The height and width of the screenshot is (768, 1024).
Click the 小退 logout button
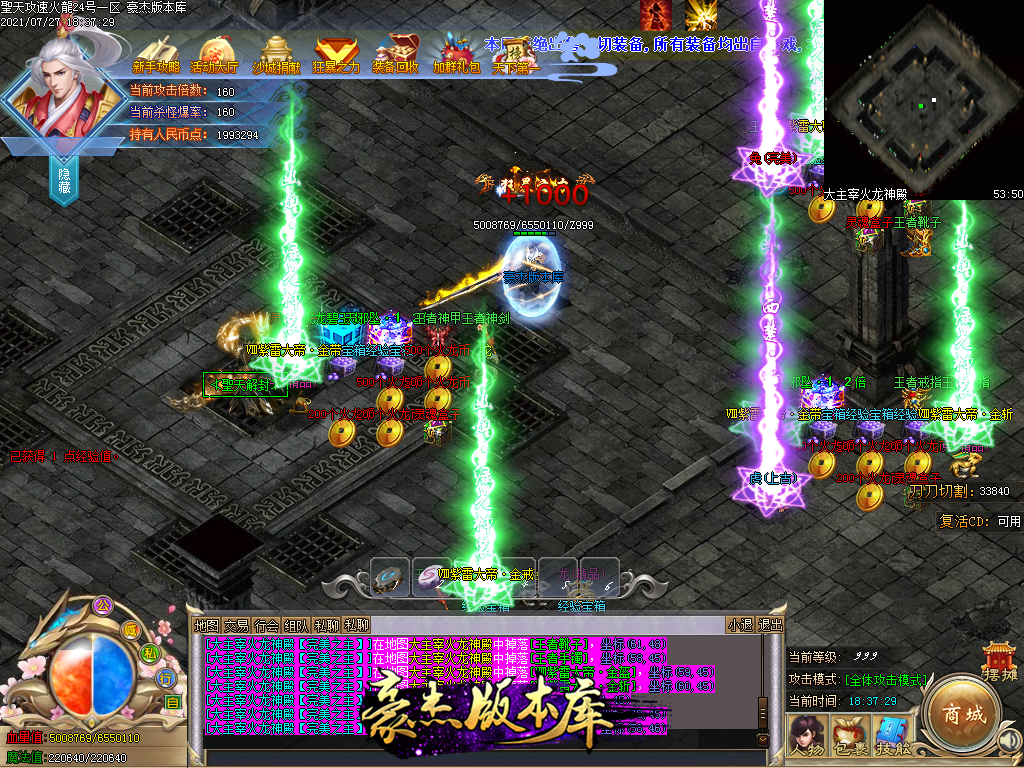[x=741, y=625]
